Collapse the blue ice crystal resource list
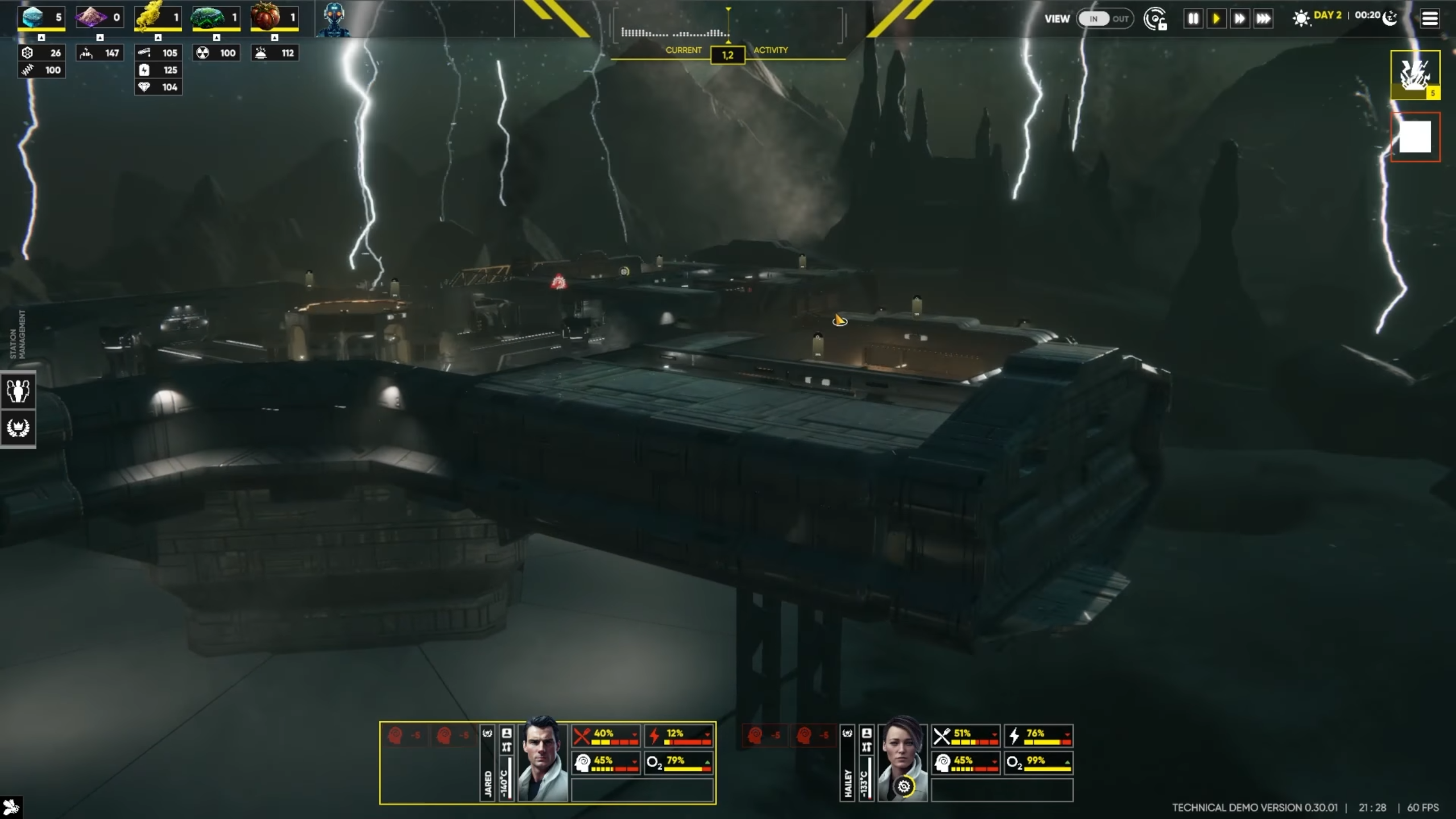This screenshot has width=1456, height=819. click(x=42, y=38)
